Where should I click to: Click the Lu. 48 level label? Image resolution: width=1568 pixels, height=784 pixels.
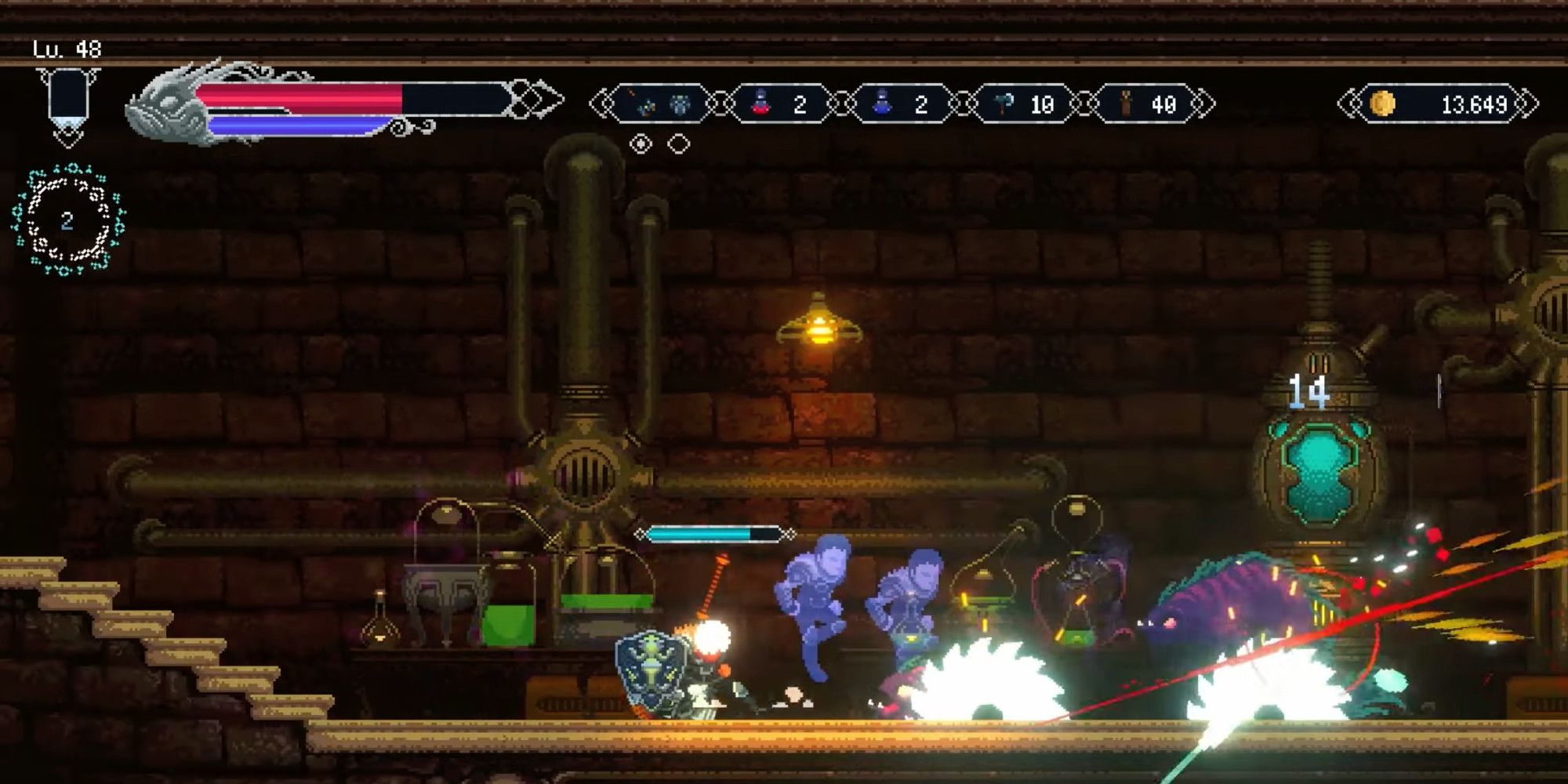(69, 47)
